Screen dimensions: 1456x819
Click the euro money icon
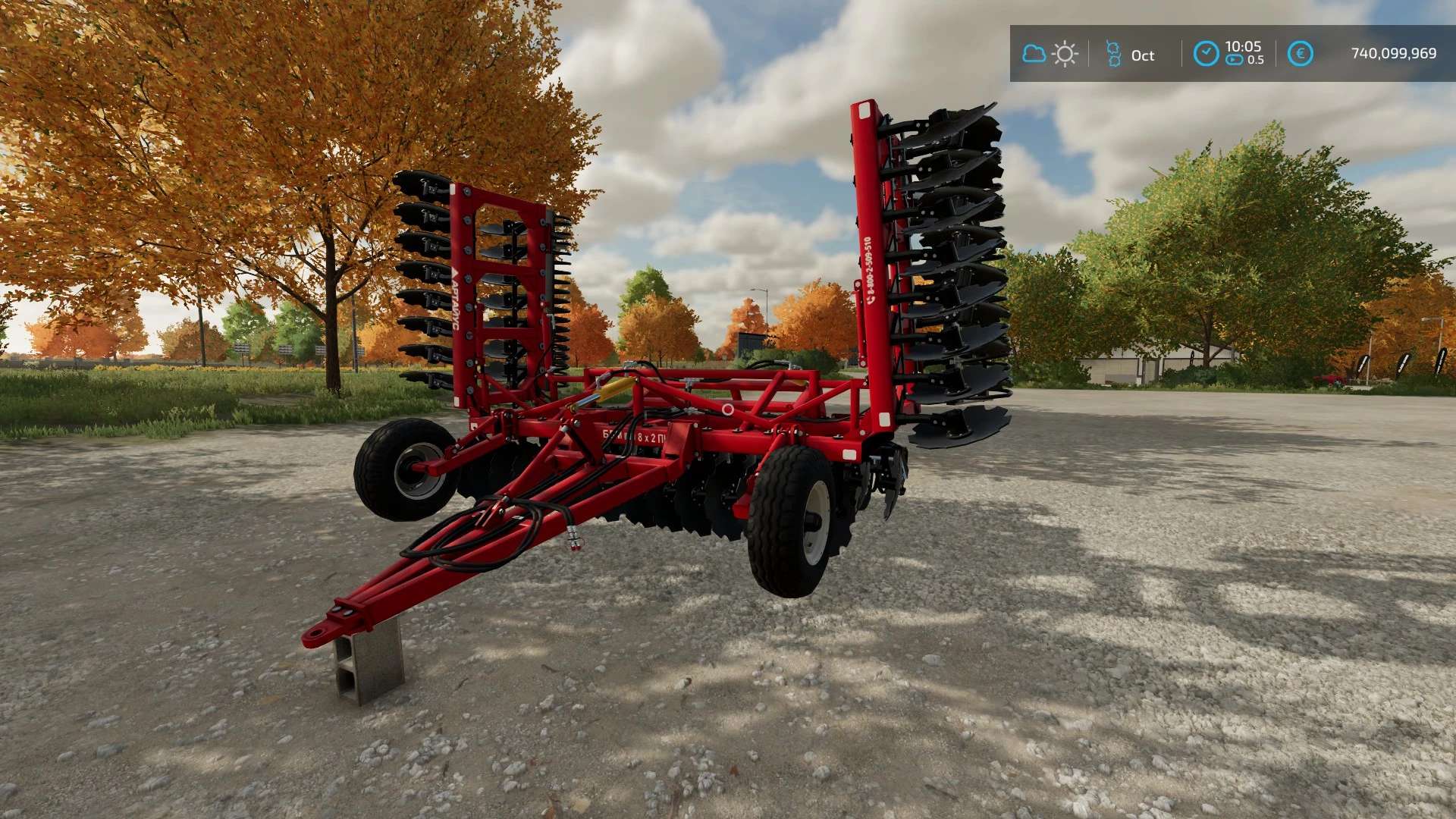coord(1300,54)
